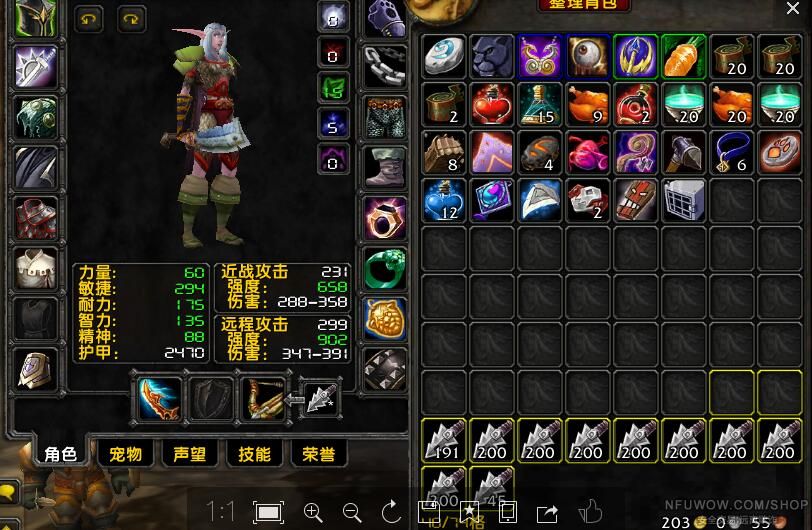Screen dimensions: 812x530
Task: Show the 技能 (Skills) tab
Action: 254,454
